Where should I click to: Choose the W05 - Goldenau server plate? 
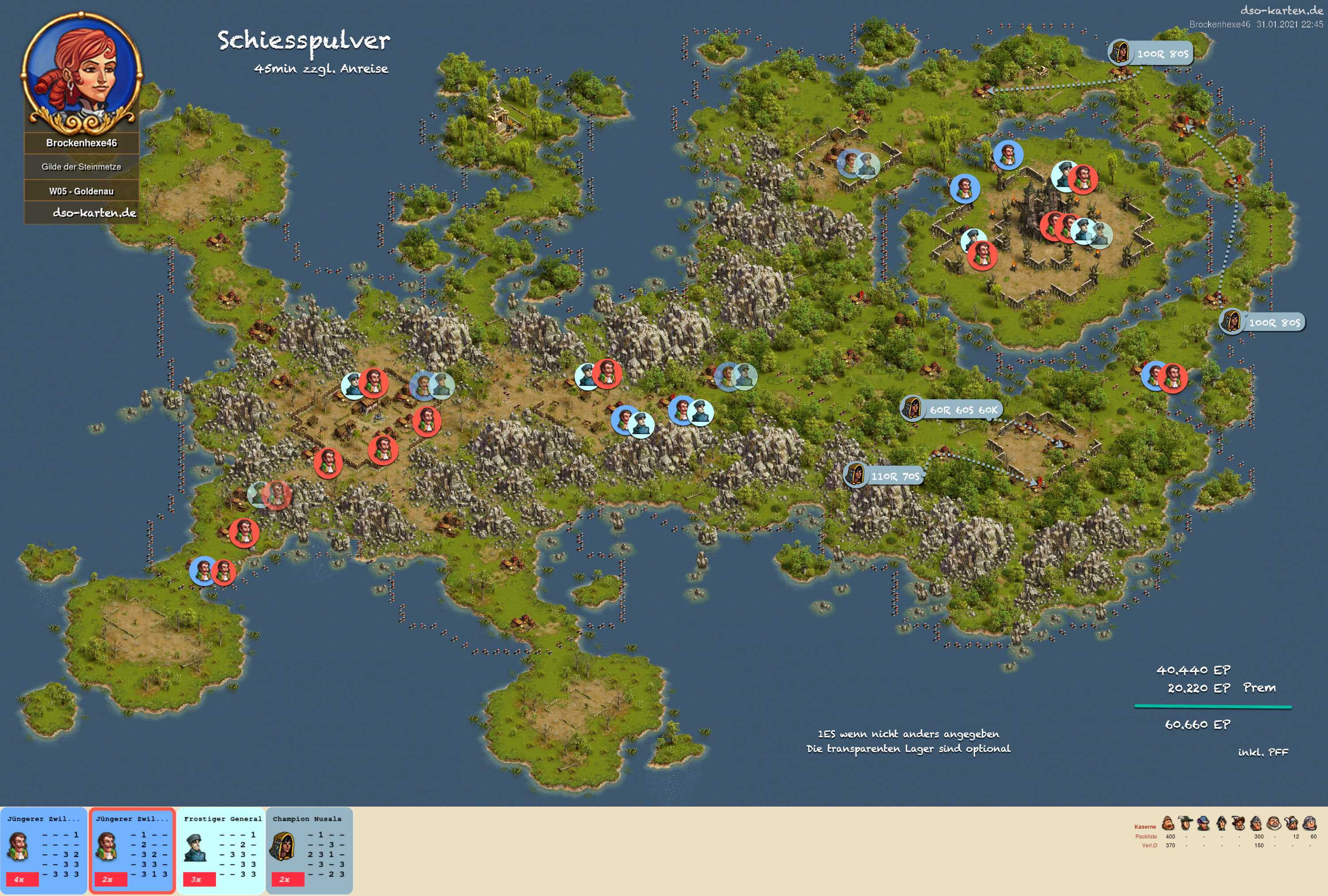pyautogui.click(x=82, y=191)
